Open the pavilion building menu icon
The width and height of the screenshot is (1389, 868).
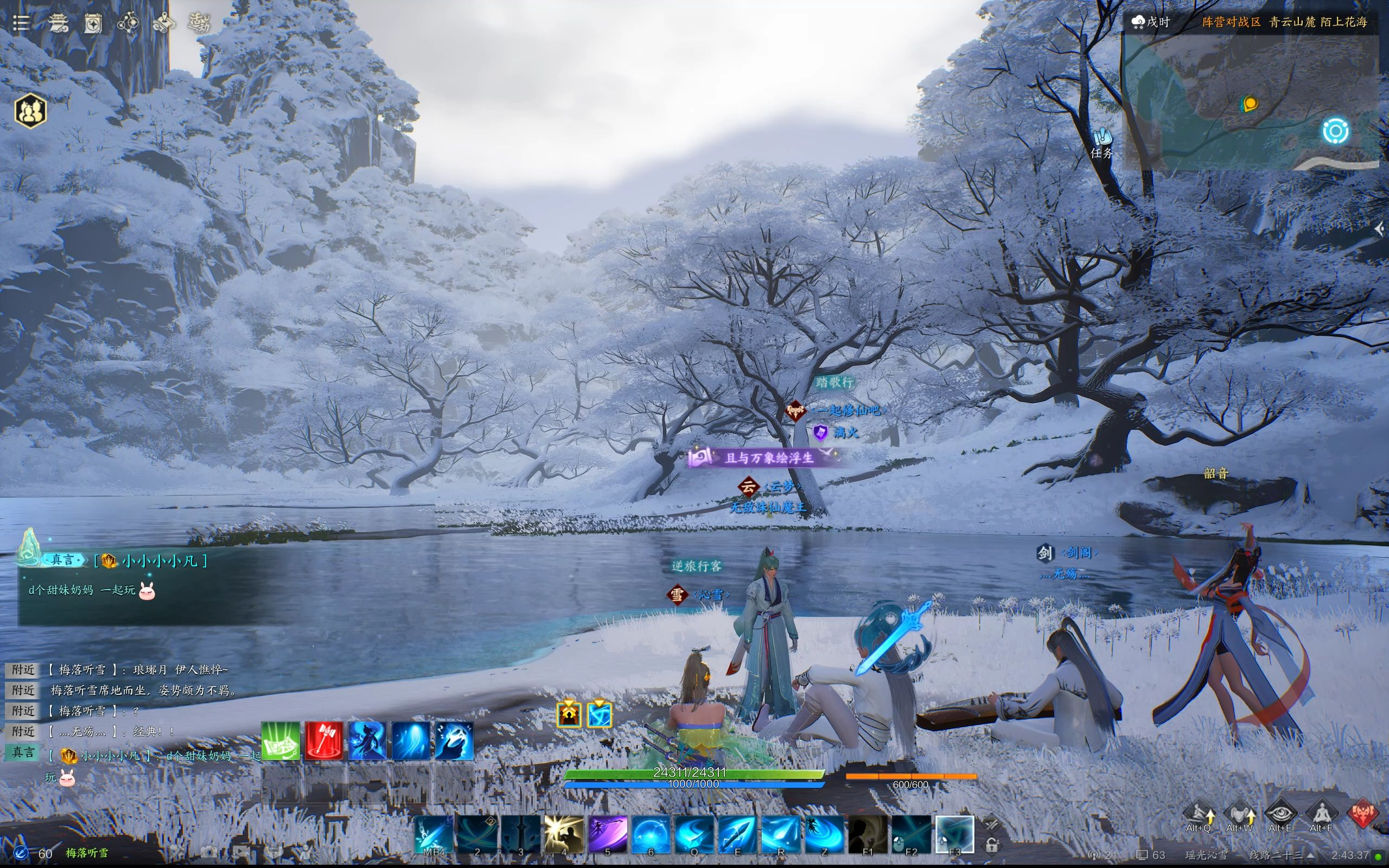(x=58, y=23)
